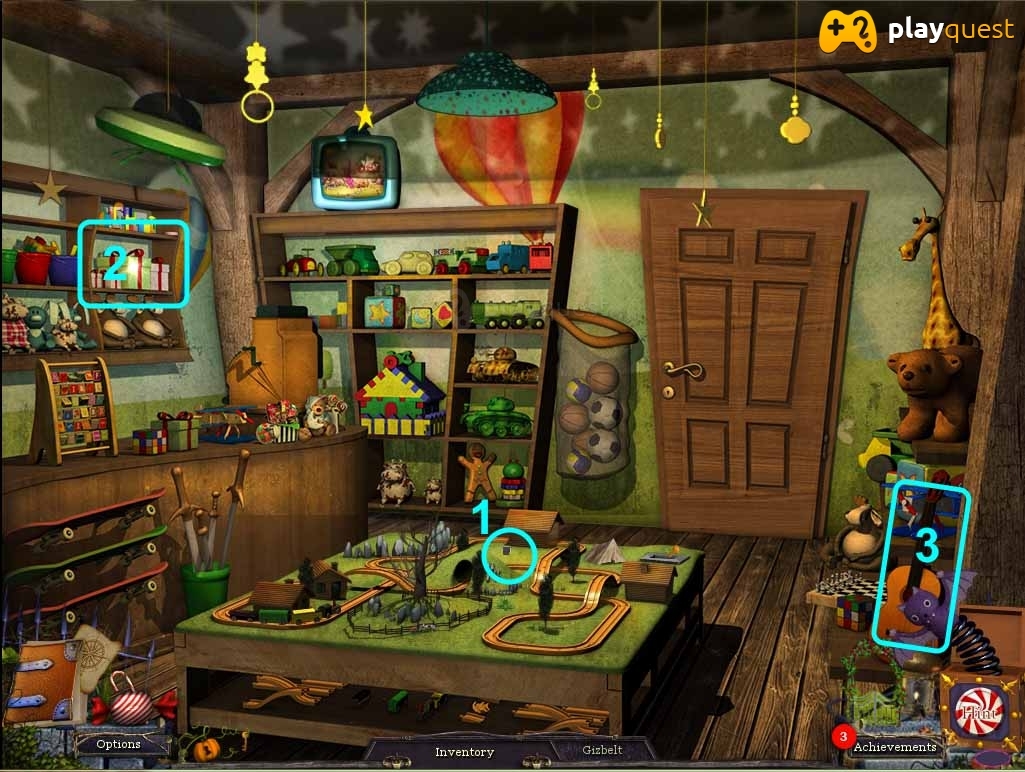
Task: Open the Inventory panel
Action: click(x=464, y=752)
